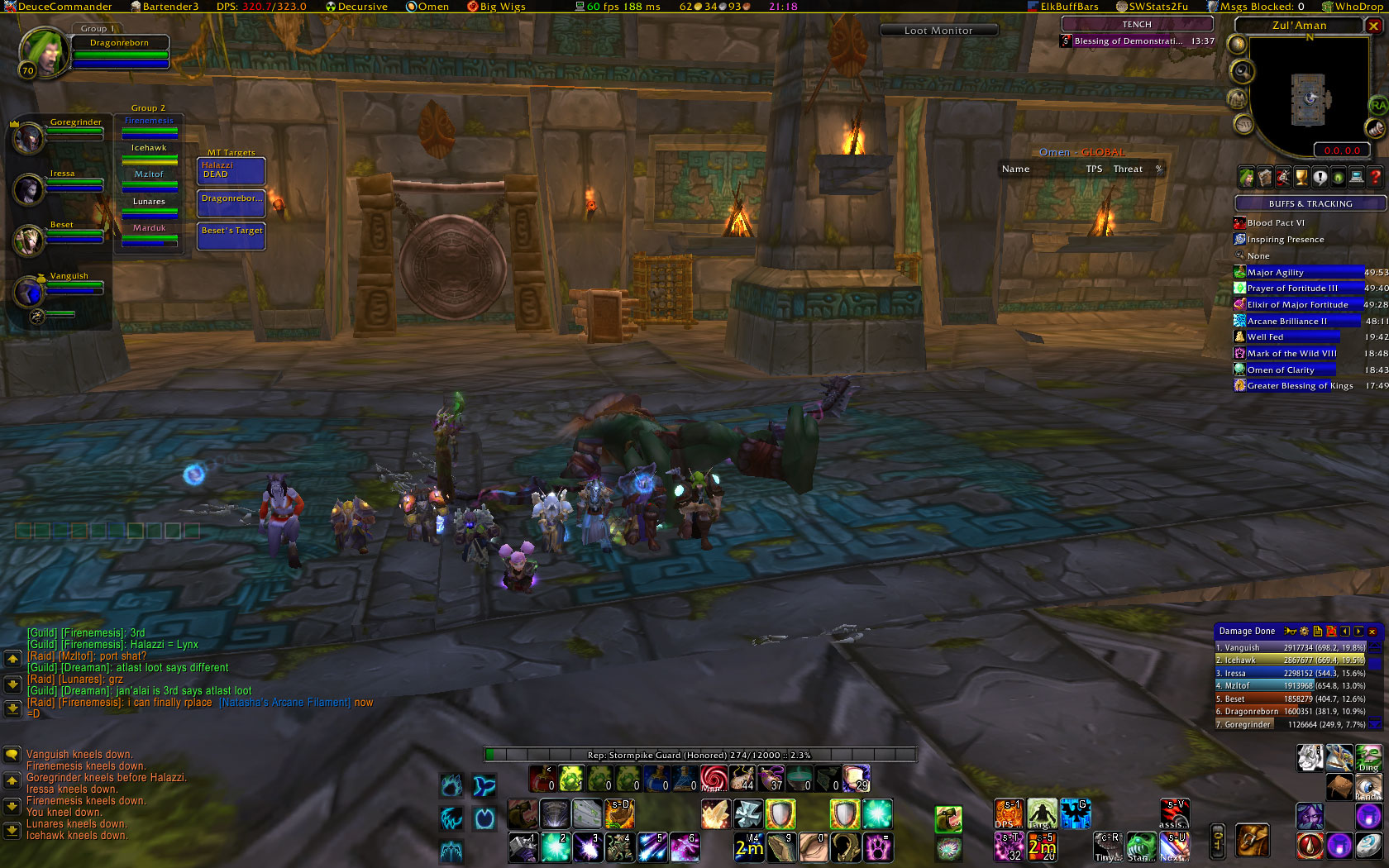Close the Damage Done meter window
1389x868 pixels.
coord(1372,632)
